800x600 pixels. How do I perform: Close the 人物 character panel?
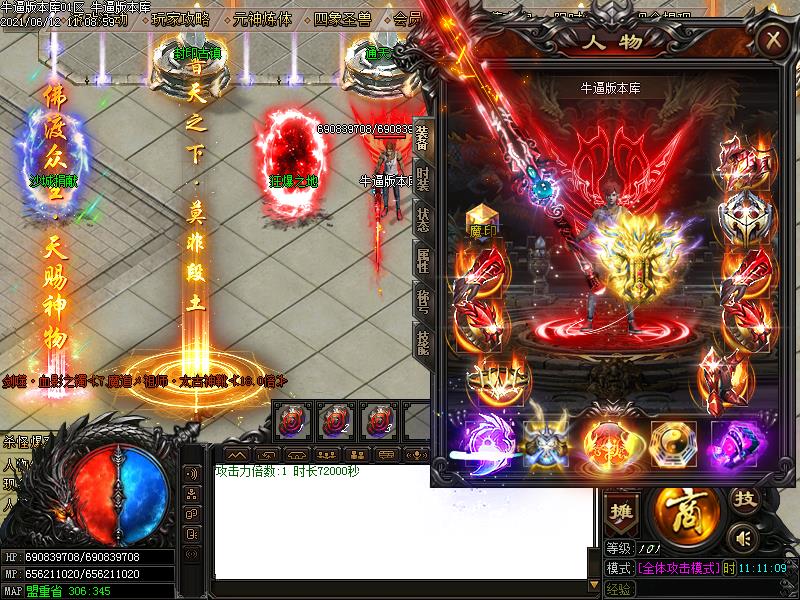point(772,40)
